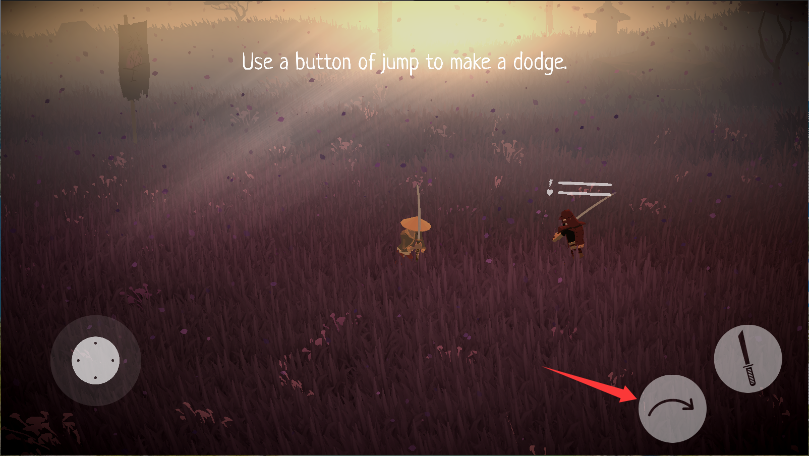Click the virtual movement joystick
Screen dimensions: 809x456
pyautogui.click(x=96, y=360)
